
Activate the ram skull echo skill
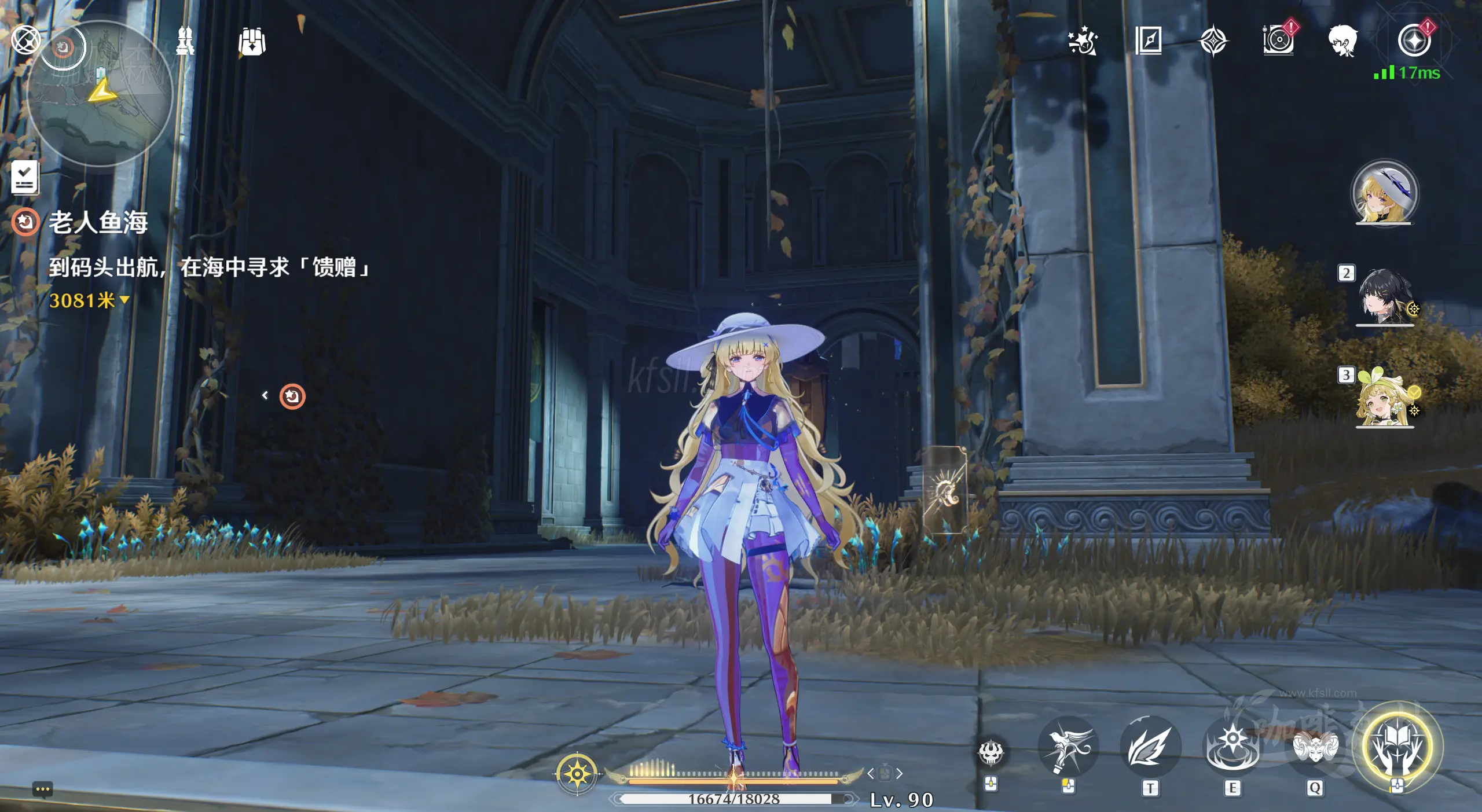click(x=1315, y=747)
